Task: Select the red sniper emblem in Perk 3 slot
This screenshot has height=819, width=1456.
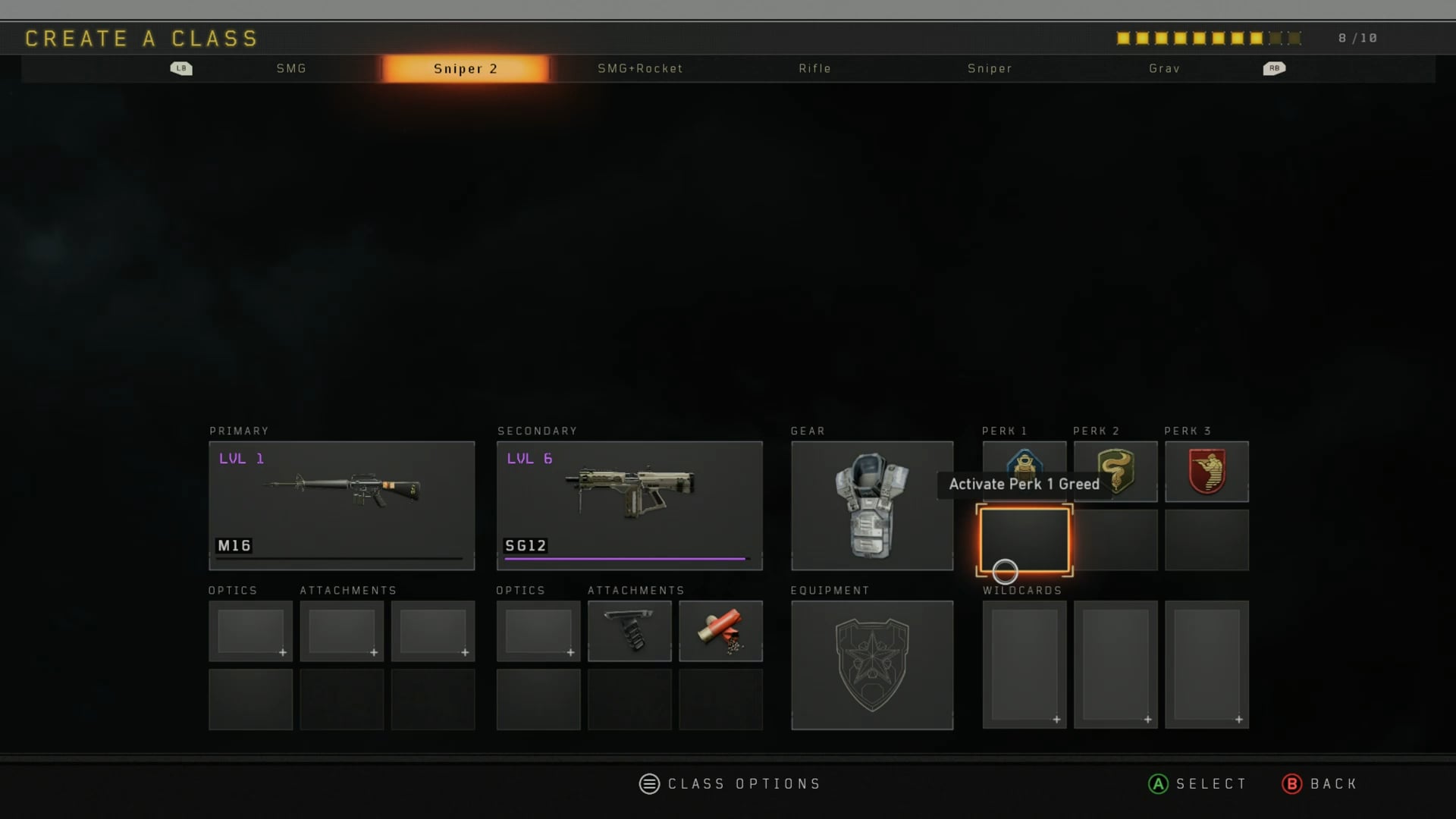Action: pos(1207,471)
